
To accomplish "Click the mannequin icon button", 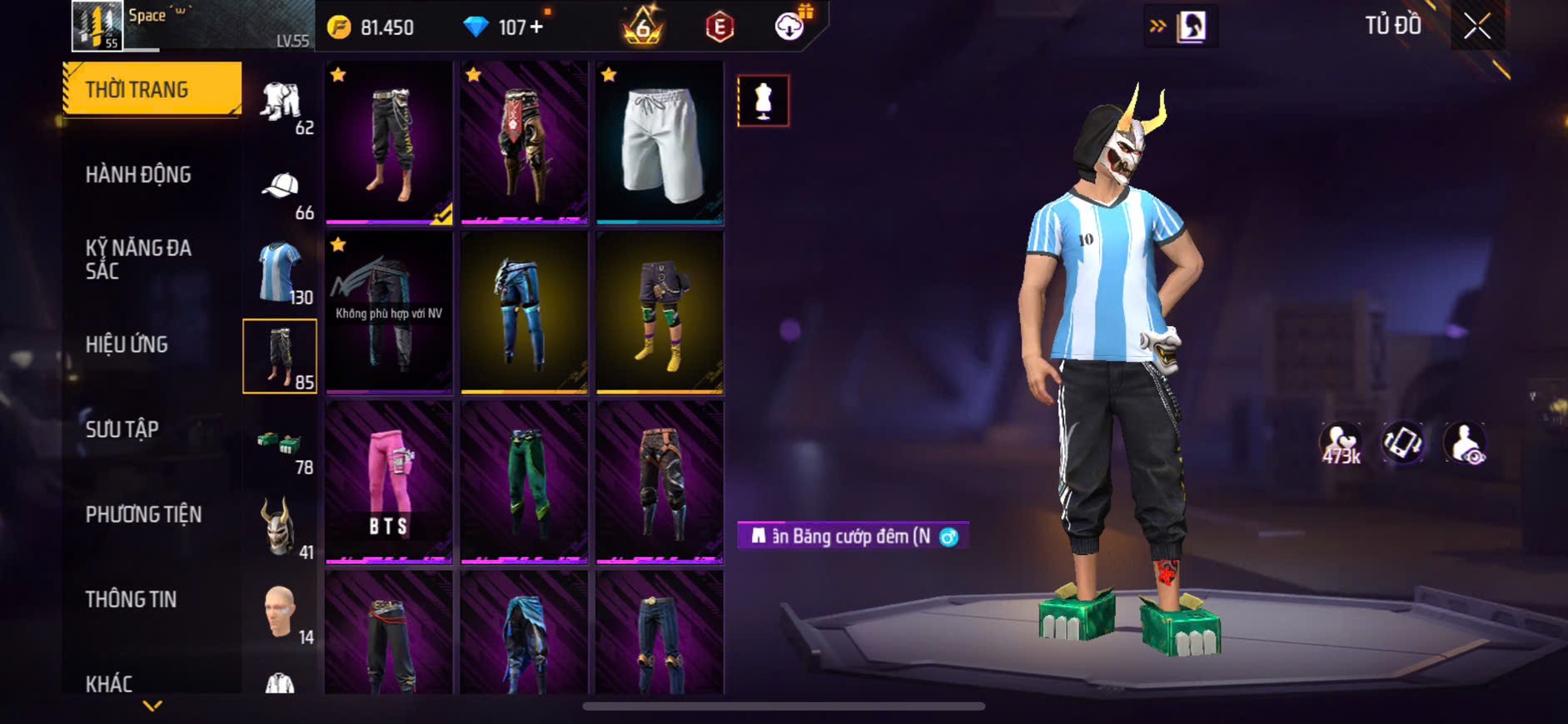I will coord(763,101).
